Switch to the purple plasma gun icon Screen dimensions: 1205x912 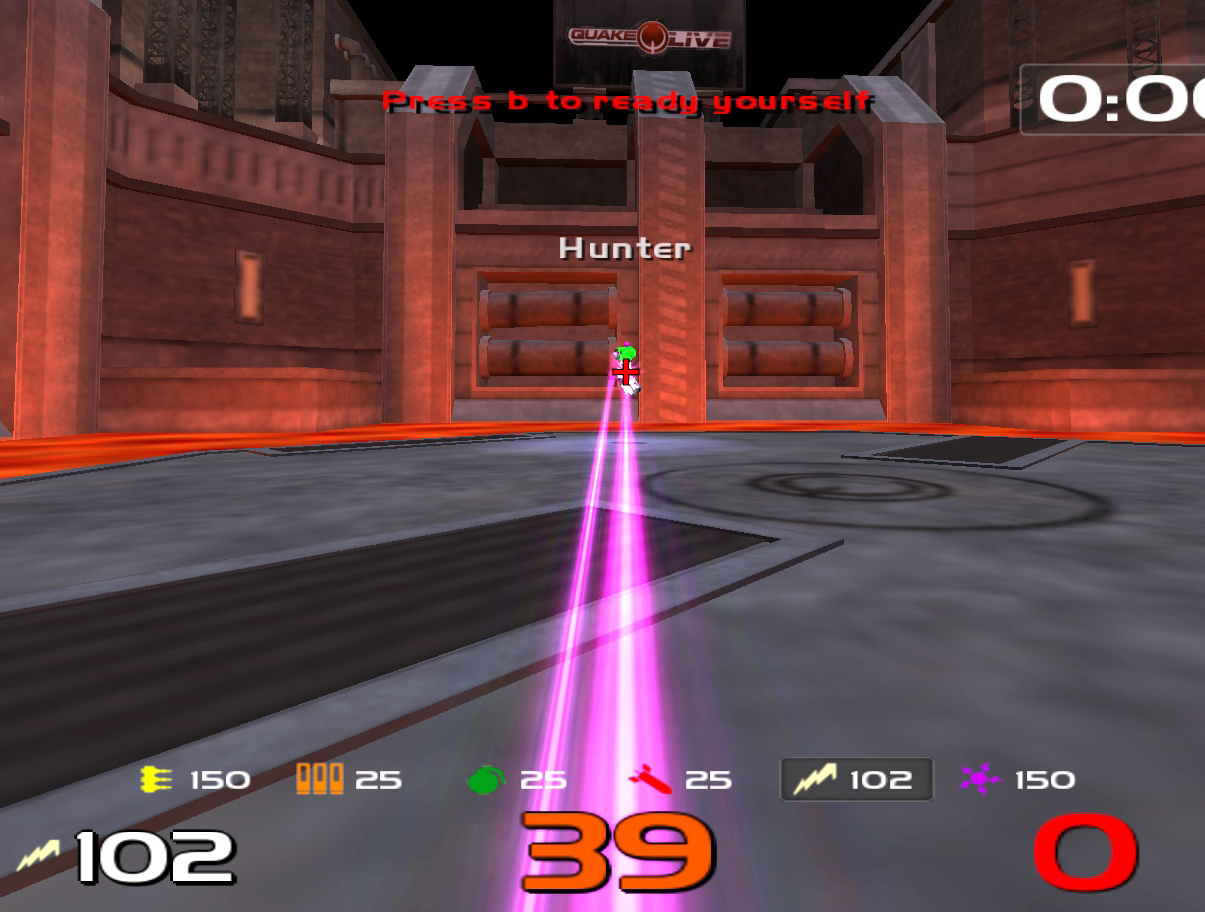coord(979,779)
